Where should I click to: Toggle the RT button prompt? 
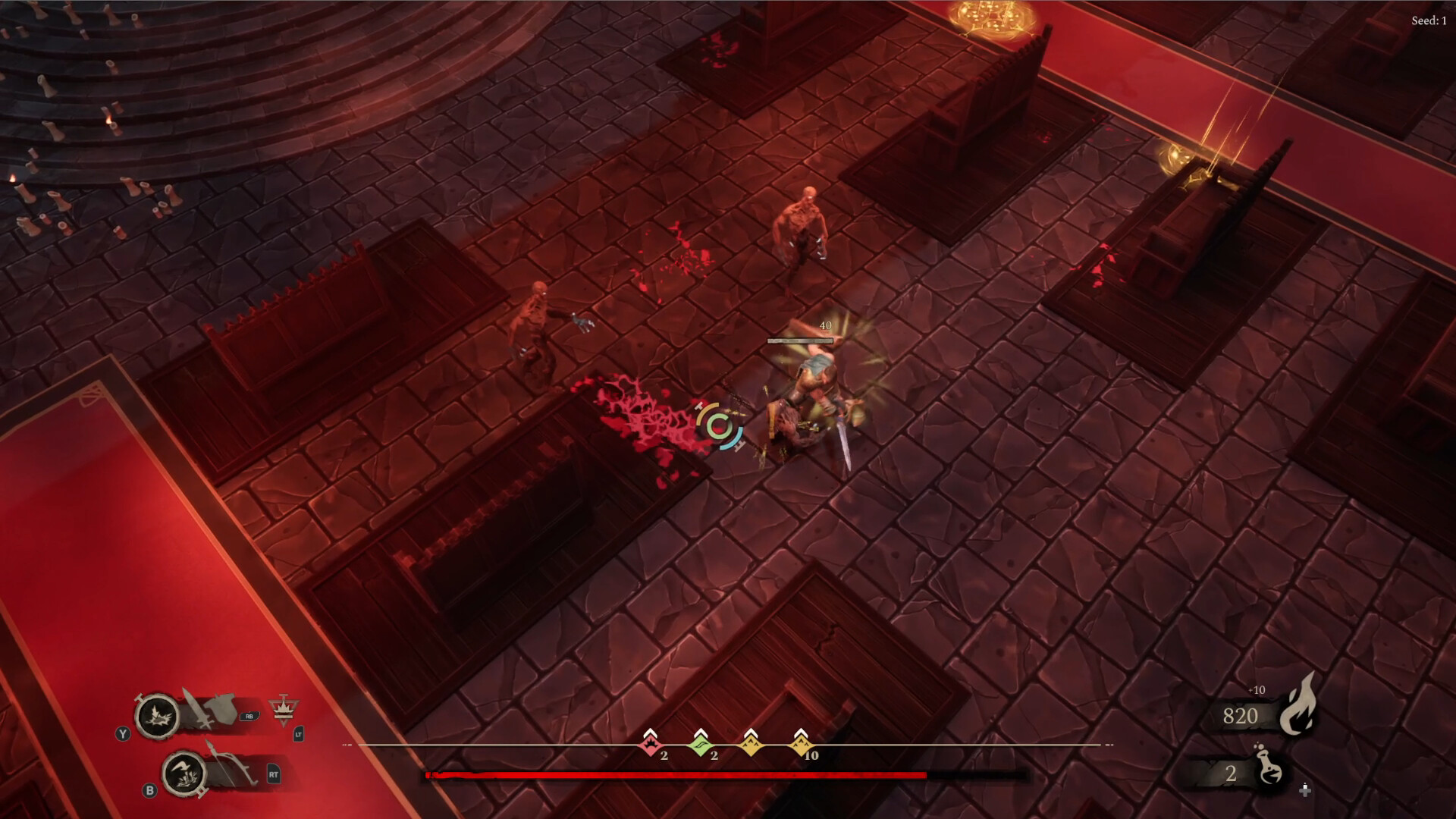coord(274,773)
